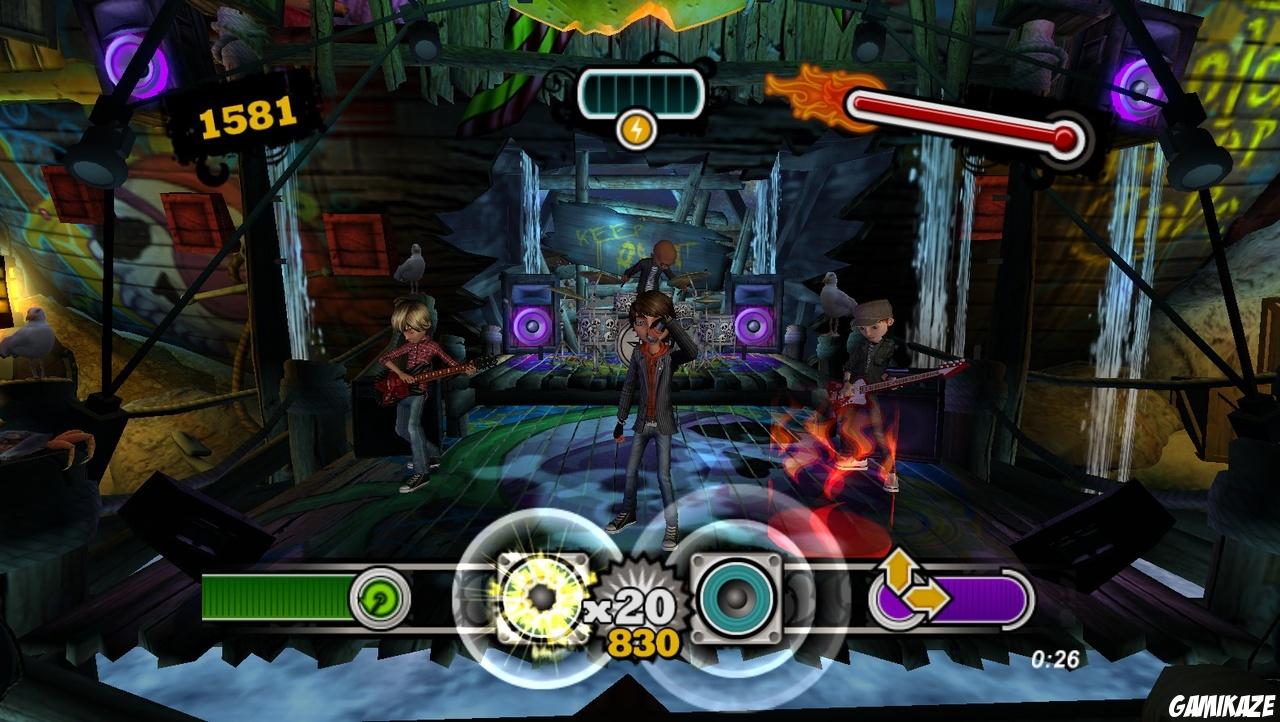
Task: Click the teal speaker icon on the right circle
Action: pyautogui.click(x=737, y=598)
